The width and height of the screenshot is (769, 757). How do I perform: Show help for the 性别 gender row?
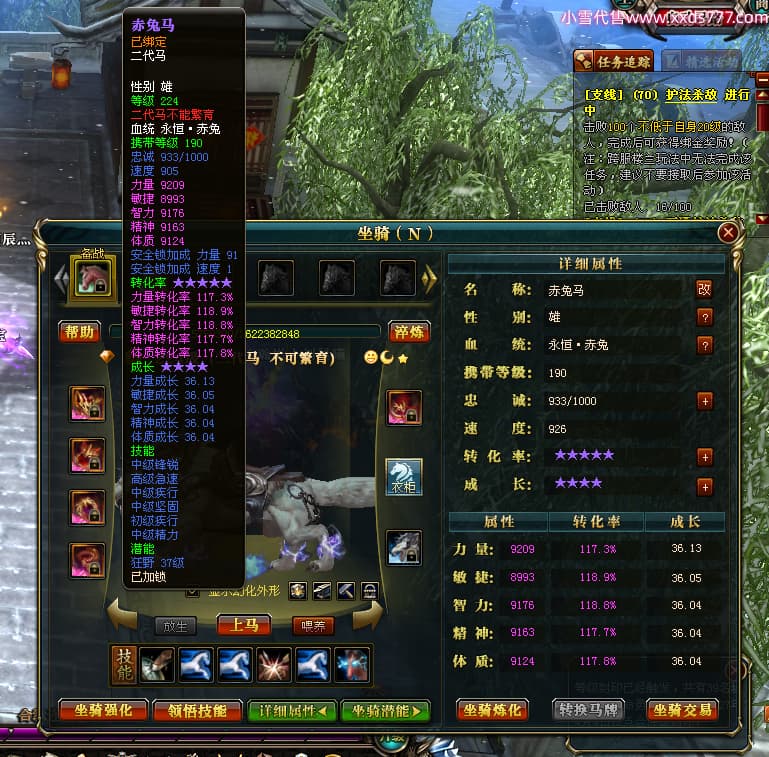705,317
